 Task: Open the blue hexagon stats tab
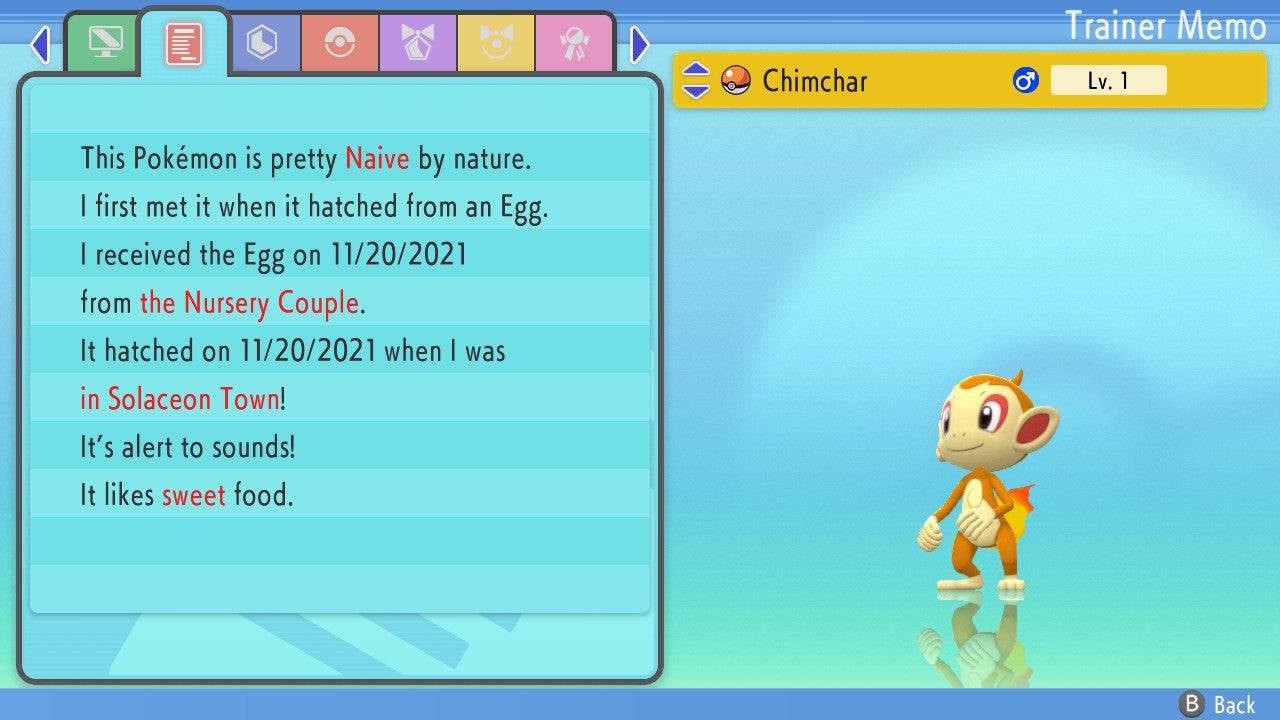tap(262, 43)
